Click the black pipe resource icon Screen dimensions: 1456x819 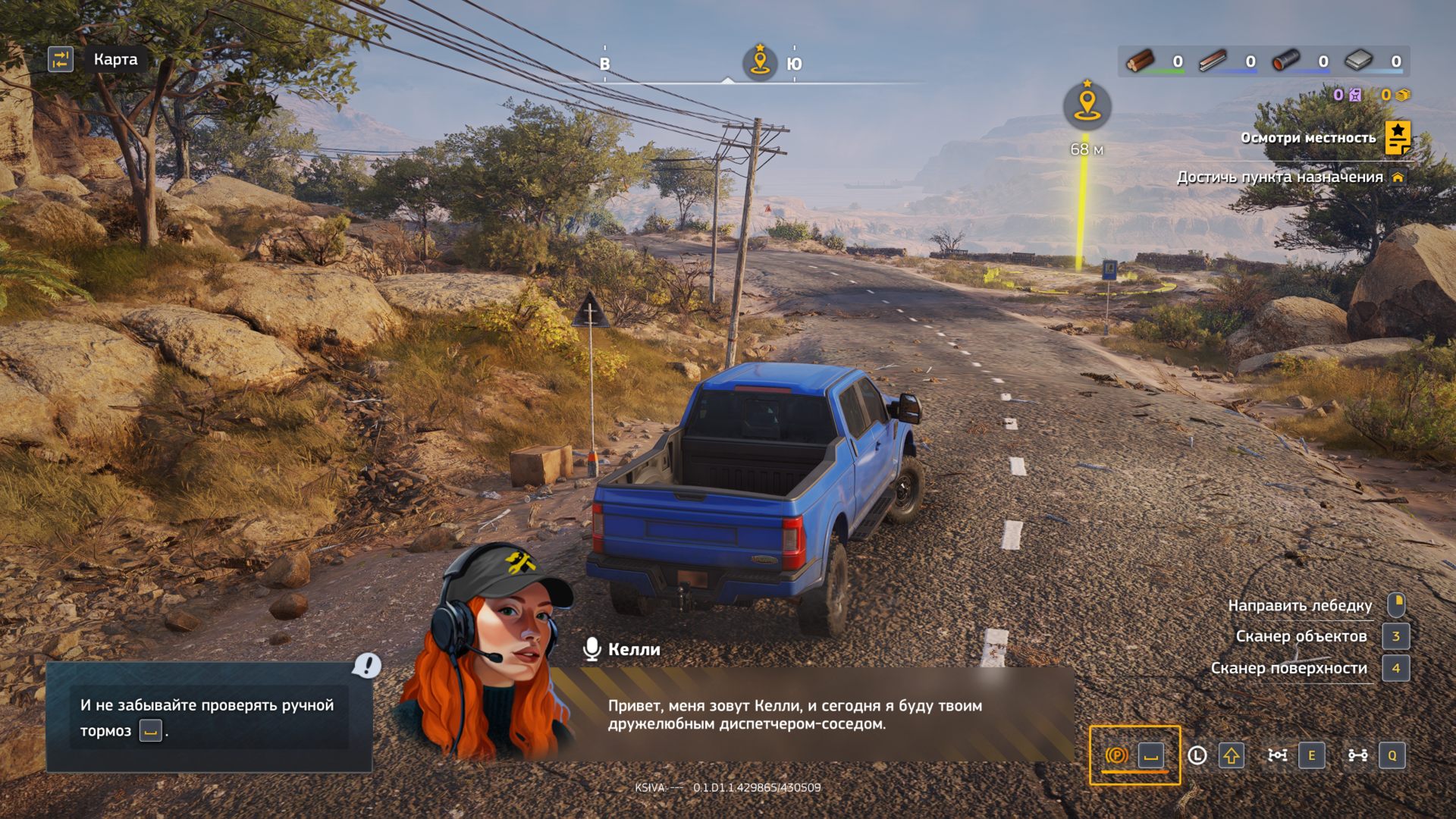pos(1285,61)
